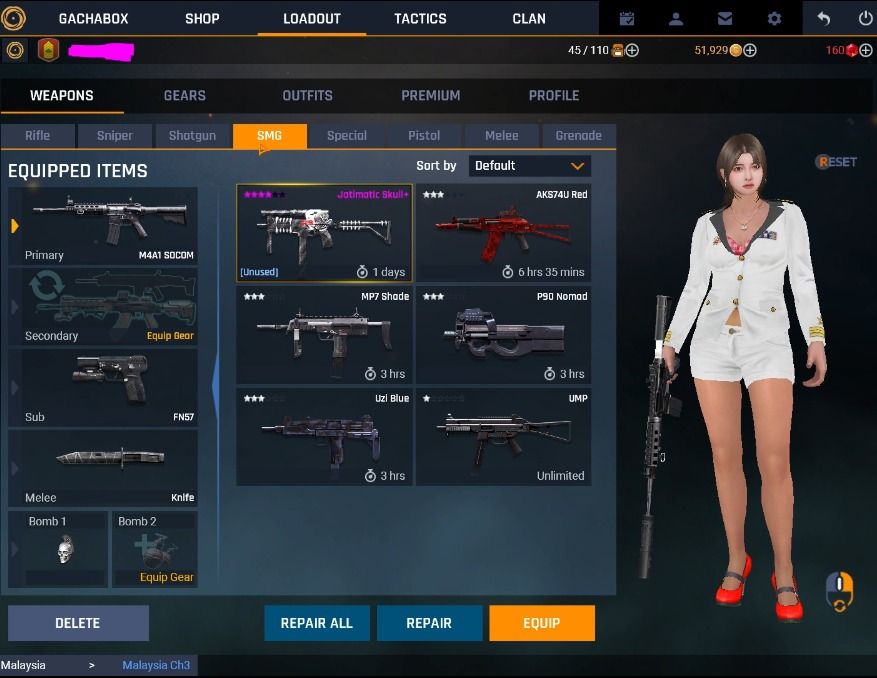Select the Sniper weapon category
This screenshot has width=877, height=678.
point(114,136)
